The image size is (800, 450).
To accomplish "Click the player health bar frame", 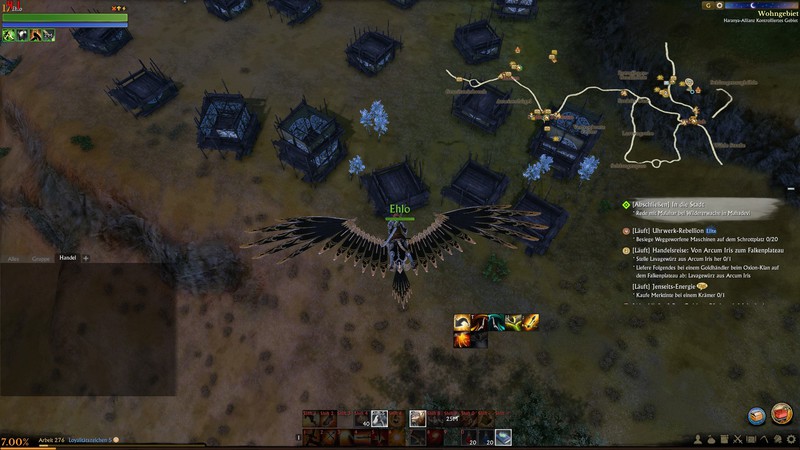I will tap(64, 17).
